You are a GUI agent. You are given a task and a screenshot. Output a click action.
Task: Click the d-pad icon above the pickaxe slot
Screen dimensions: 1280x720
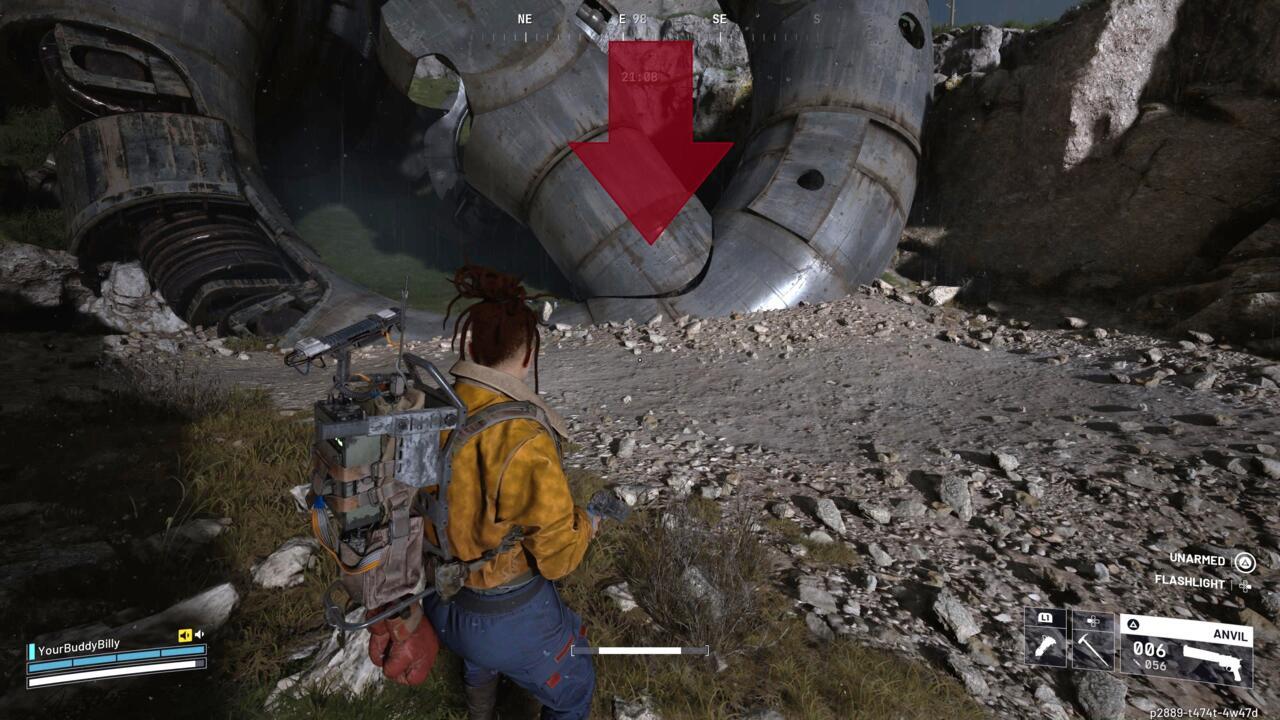click(x=1092, y=620)
